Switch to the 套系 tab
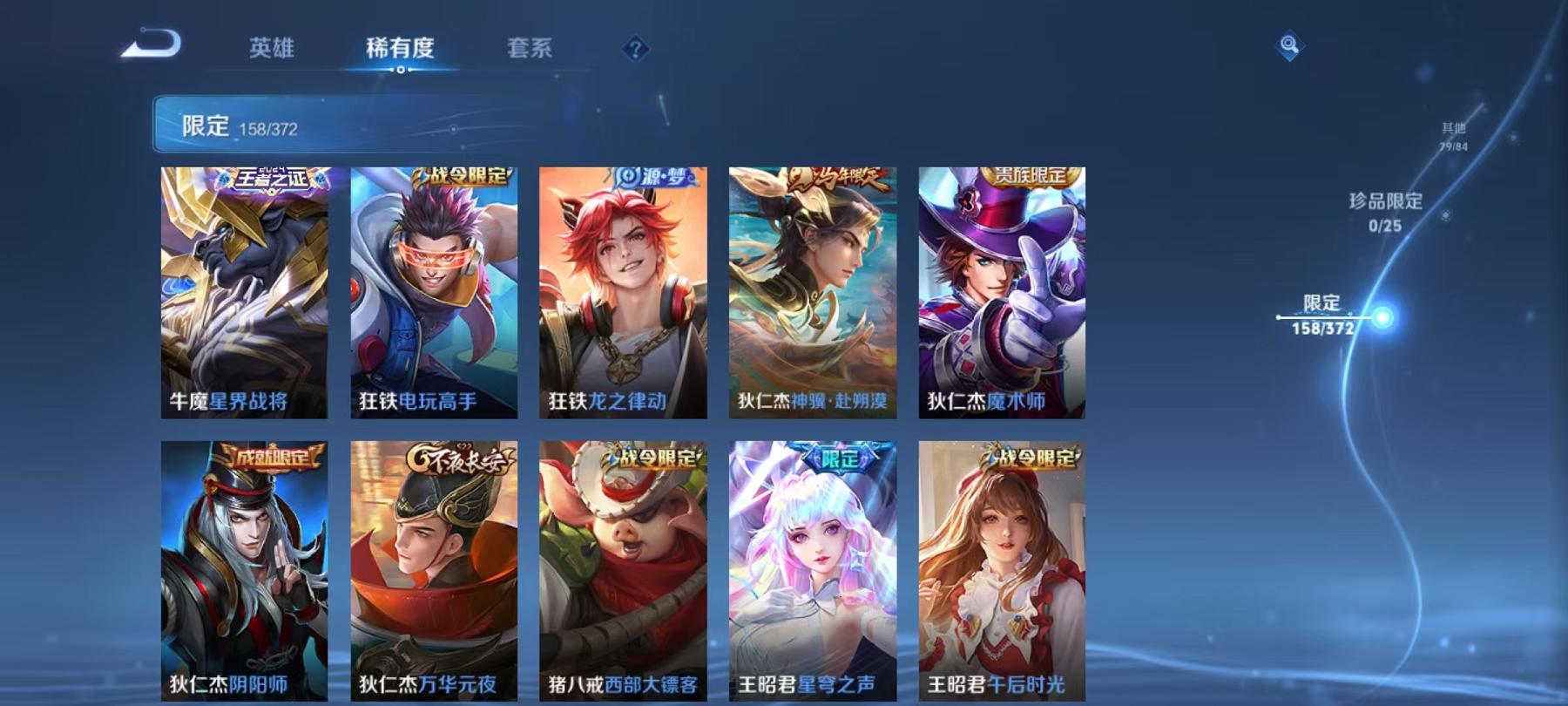Viewport: 1568px width, 706px height. [531, 50]
